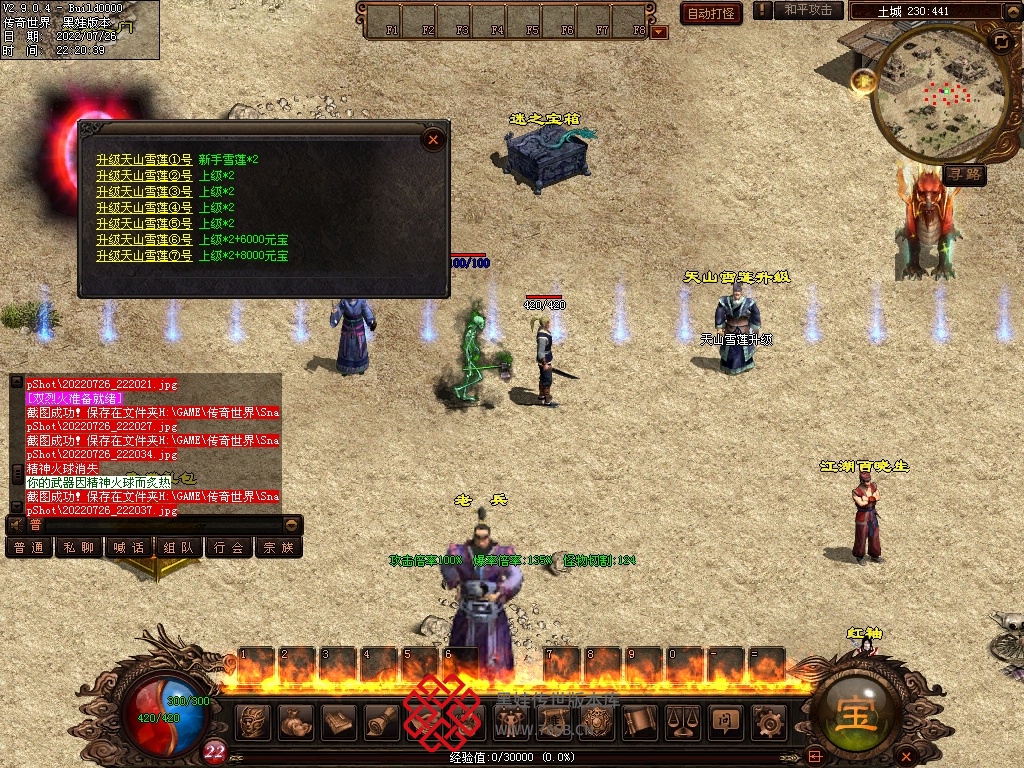Close the 天山雪莲 upgrade dialog

pyautogui.click(x=433, y=140)
